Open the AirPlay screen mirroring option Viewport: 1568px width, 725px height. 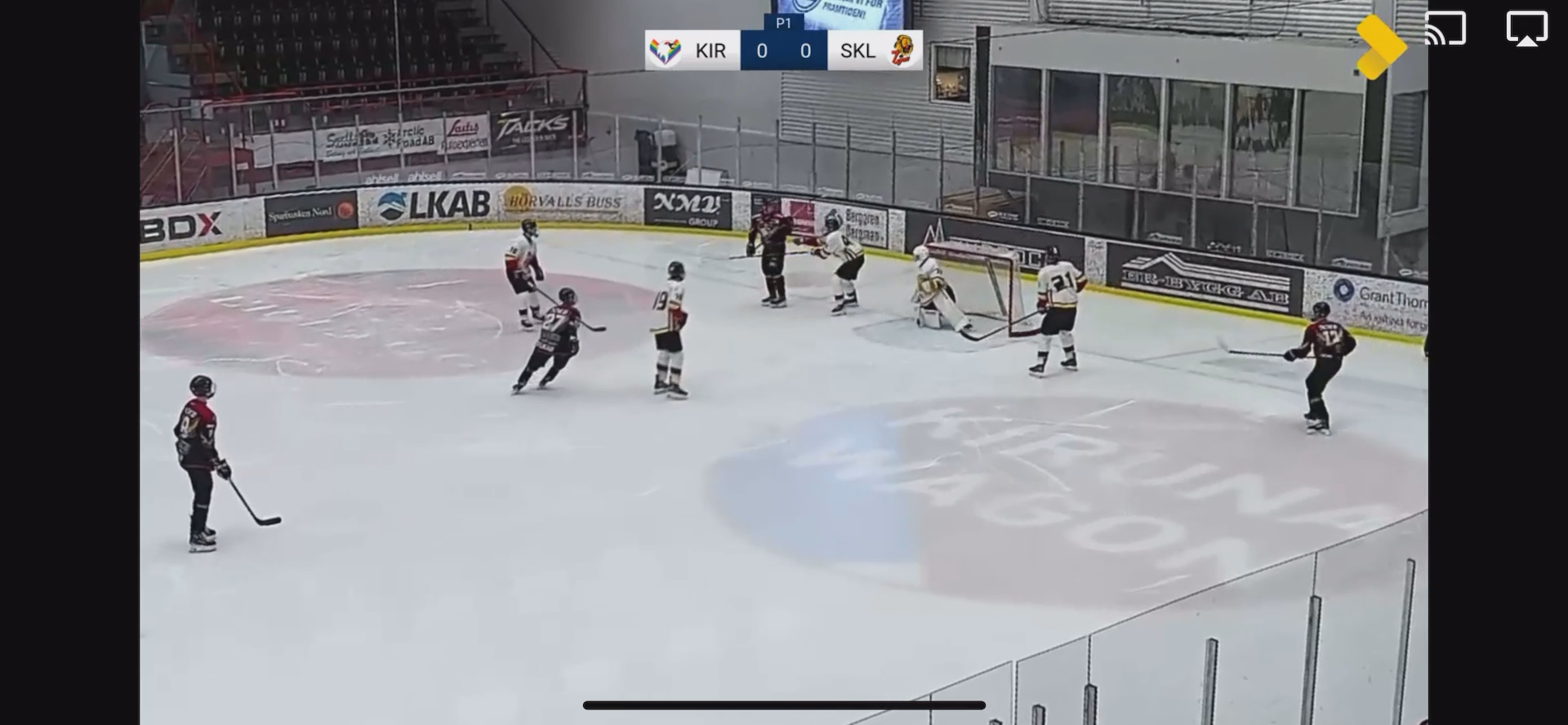coord(1526,29)
